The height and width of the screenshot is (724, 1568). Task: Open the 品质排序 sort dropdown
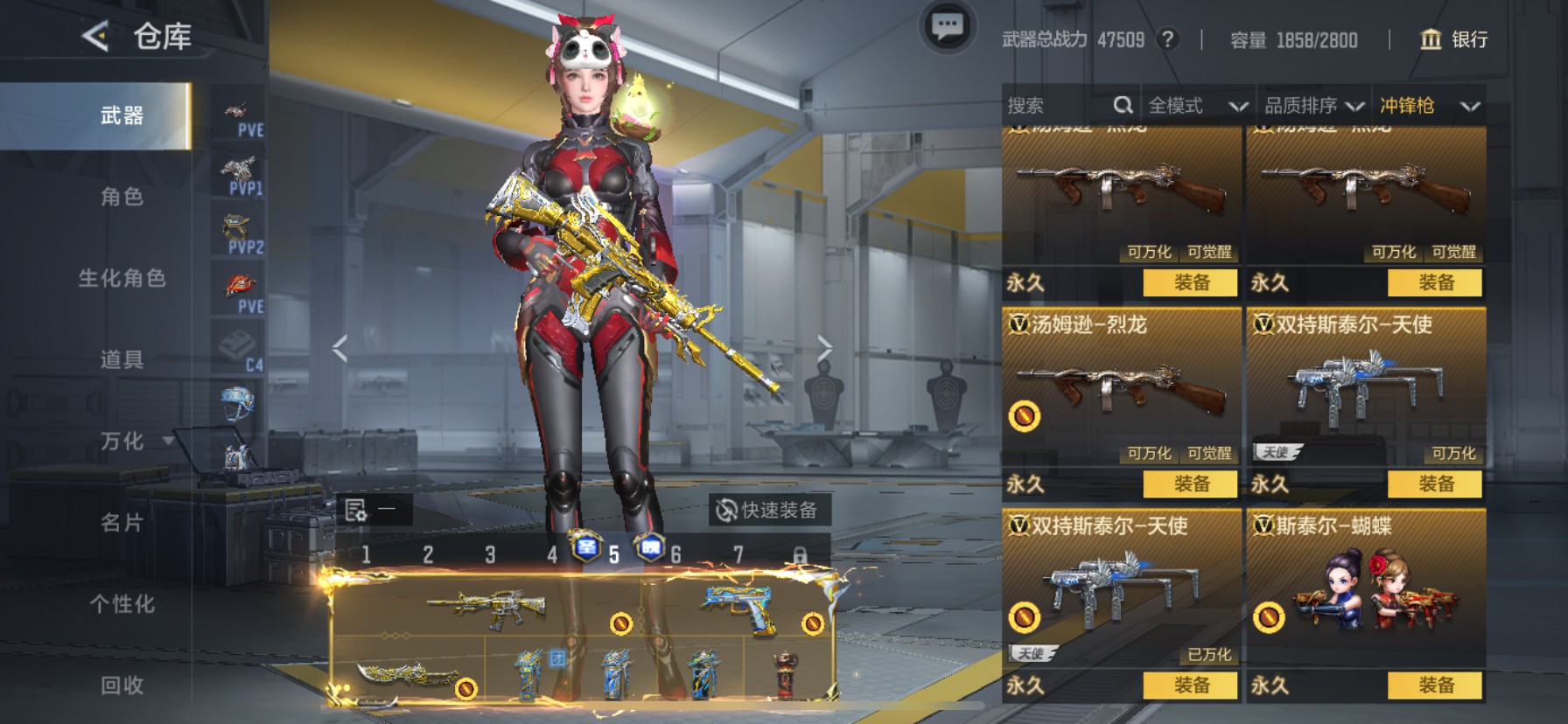(x=1313, y=106)
